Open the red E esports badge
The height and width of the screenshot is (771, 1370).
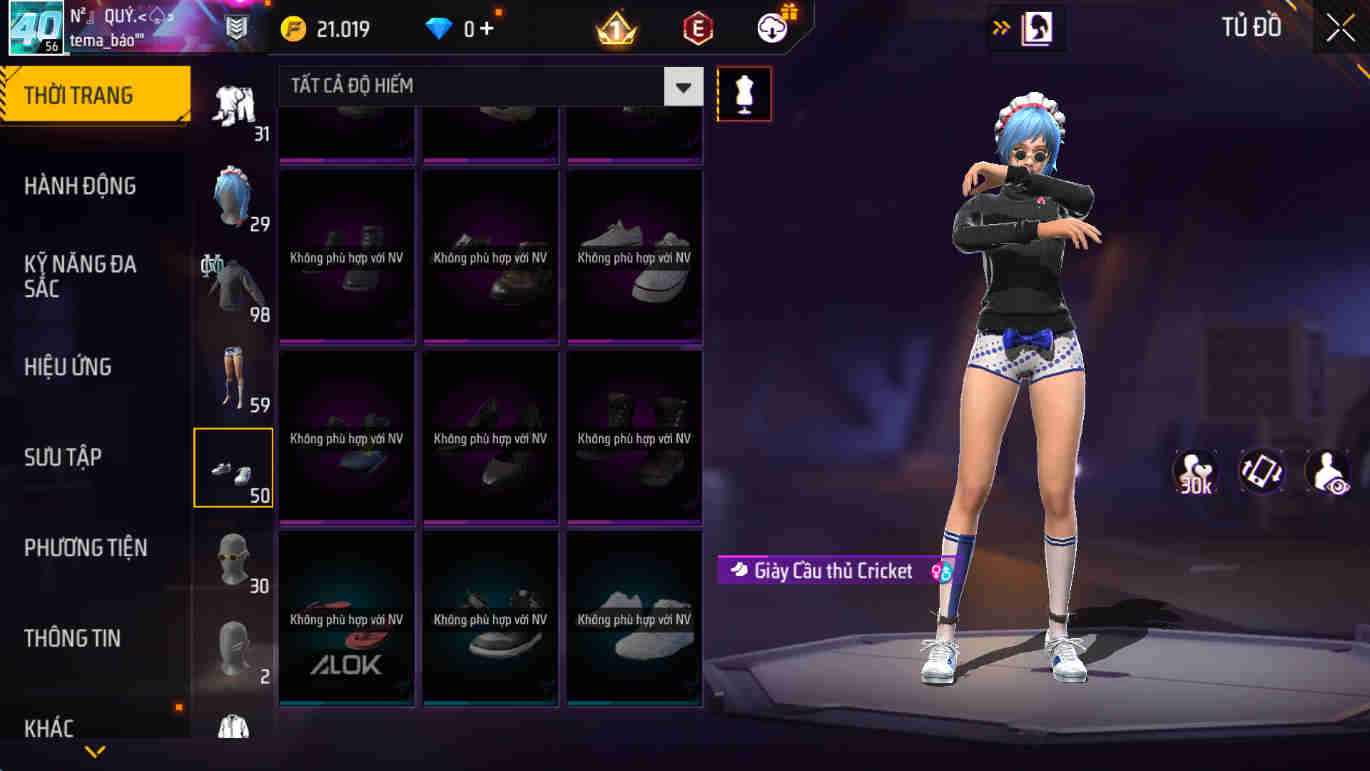point(697,26)
